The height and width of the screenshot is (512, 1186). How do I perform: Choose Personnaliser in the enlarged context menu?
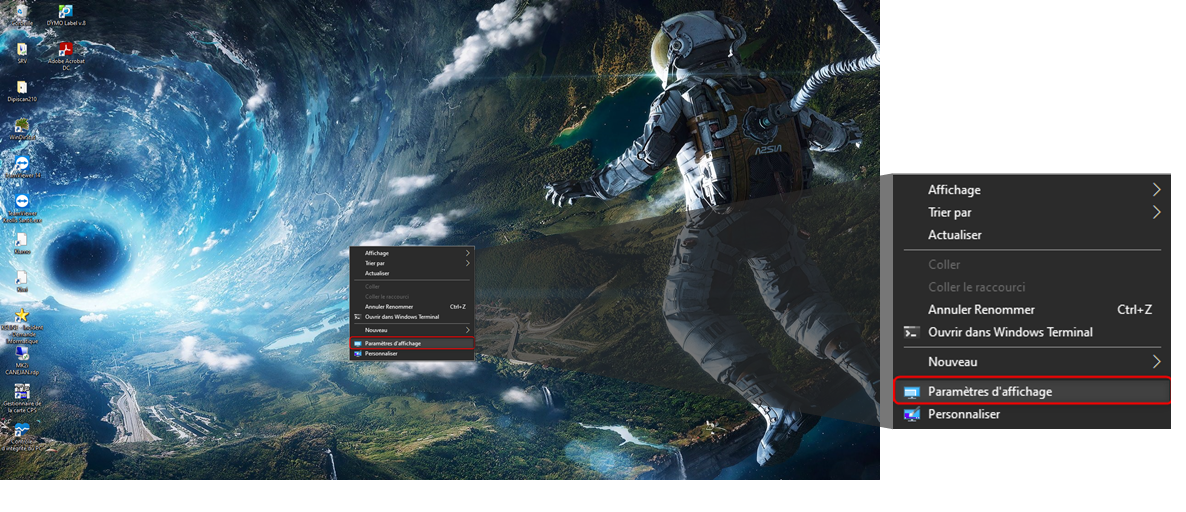(963, 414)
